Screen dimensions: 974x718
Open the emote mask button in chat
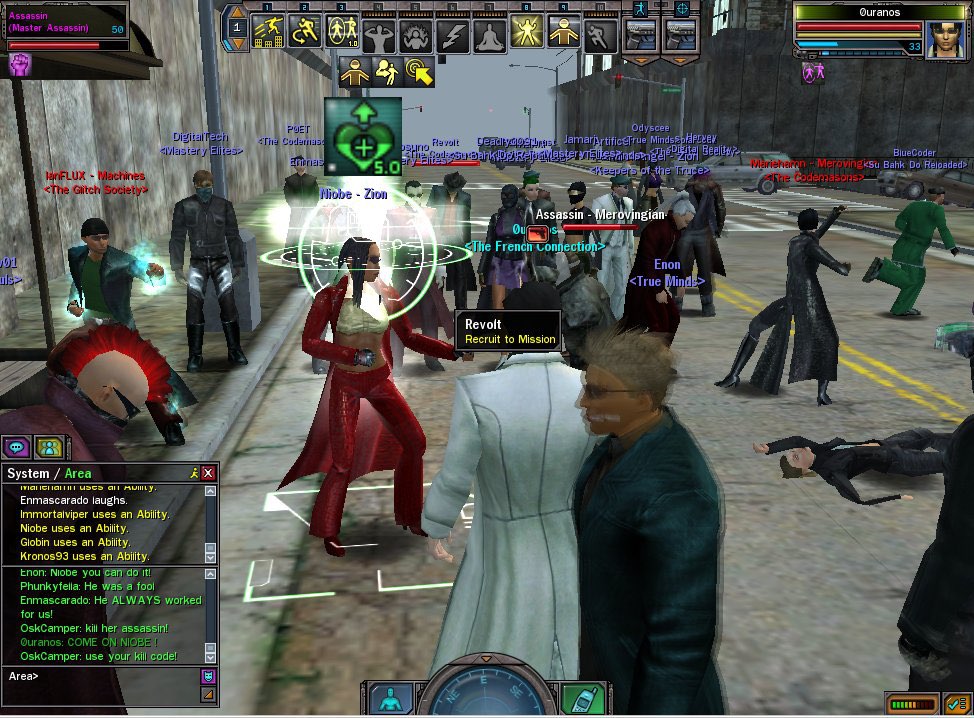coord(209,676)
